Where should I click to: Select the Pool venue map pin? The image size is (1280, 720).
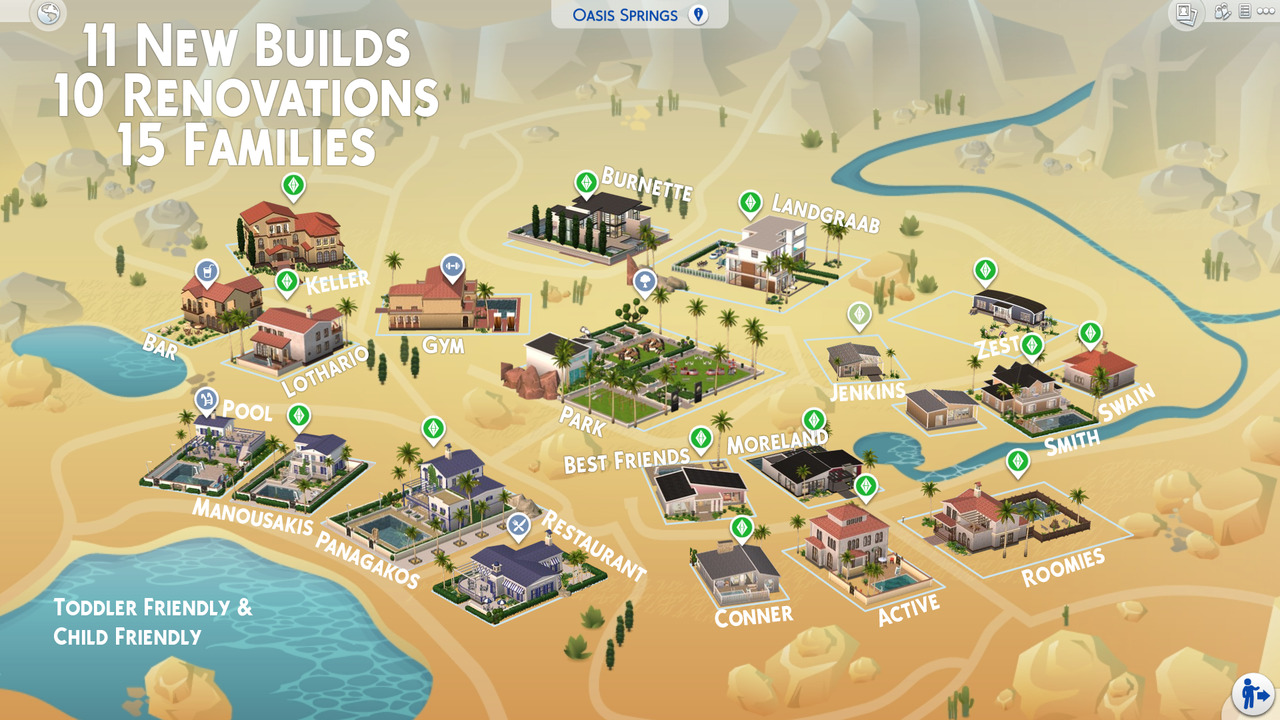tap(206, 401)
